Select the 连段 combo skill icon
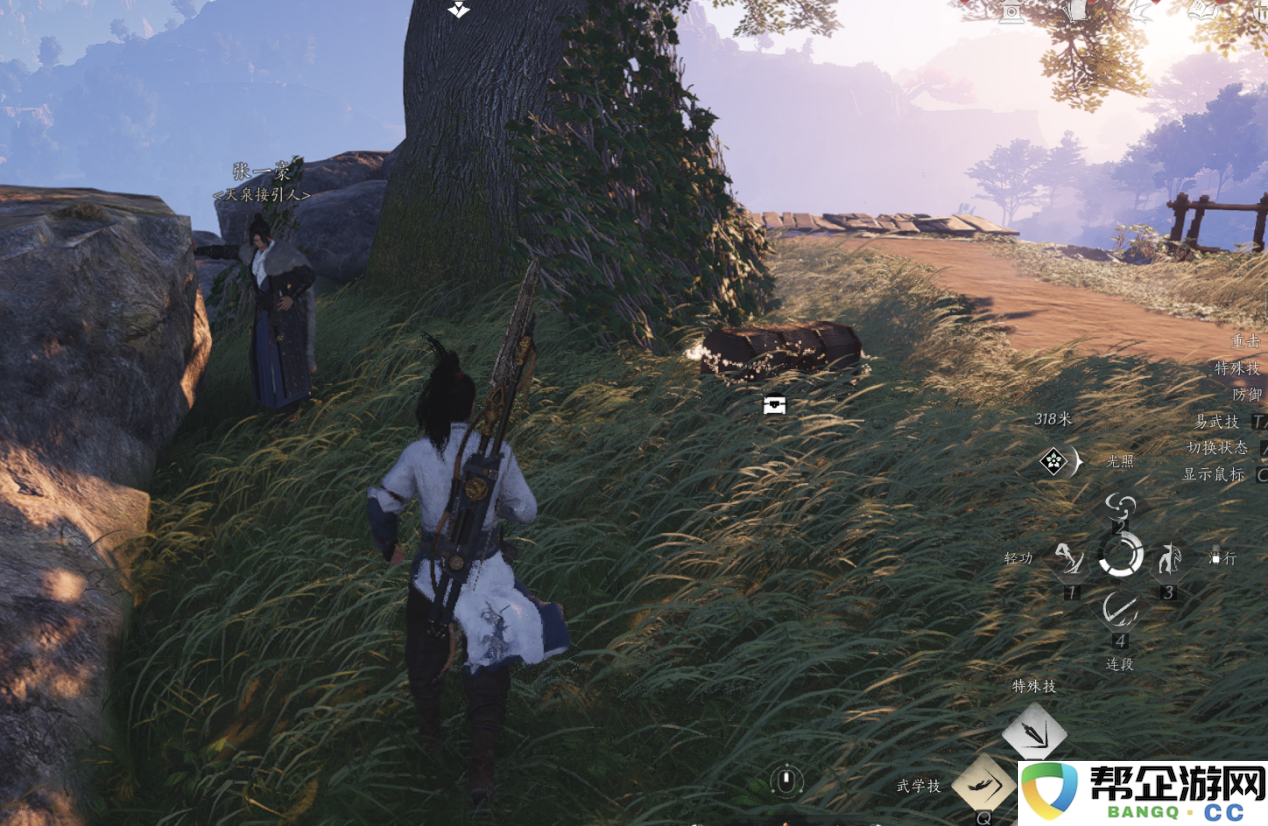 tap(1120, 609)
